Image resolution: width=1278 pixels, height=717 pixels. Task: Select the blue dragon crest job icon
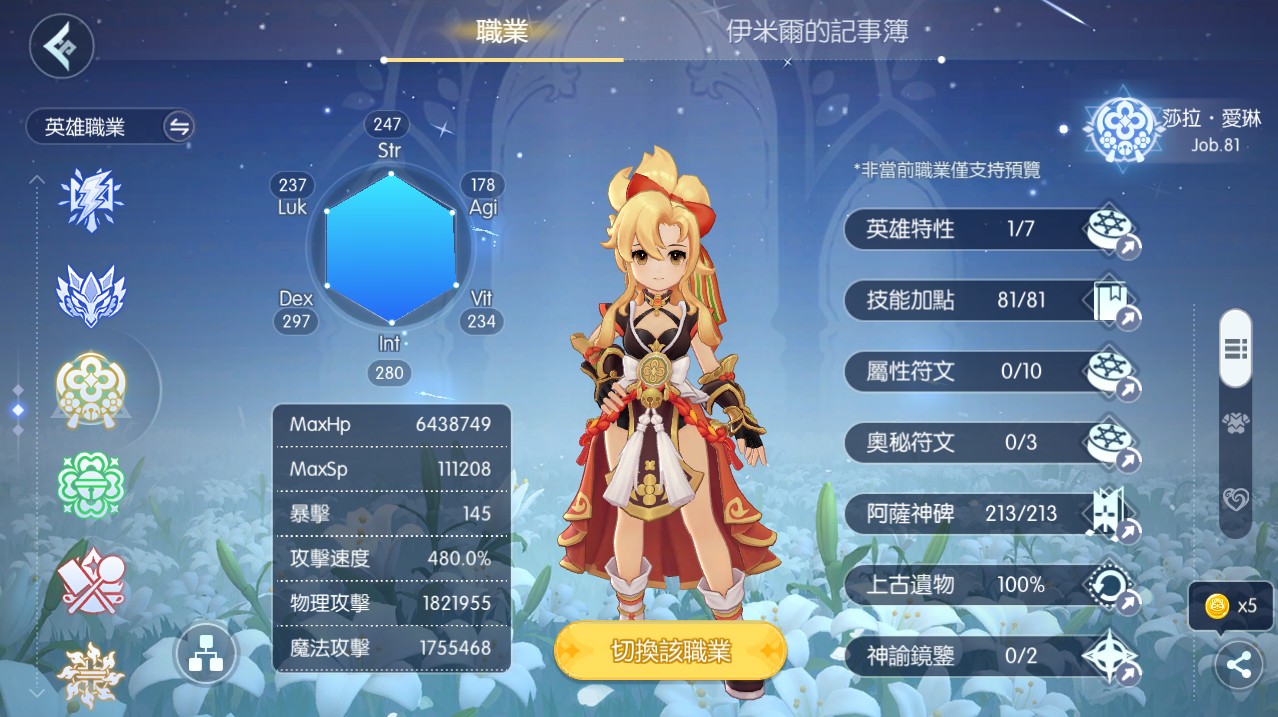[91, 294]
